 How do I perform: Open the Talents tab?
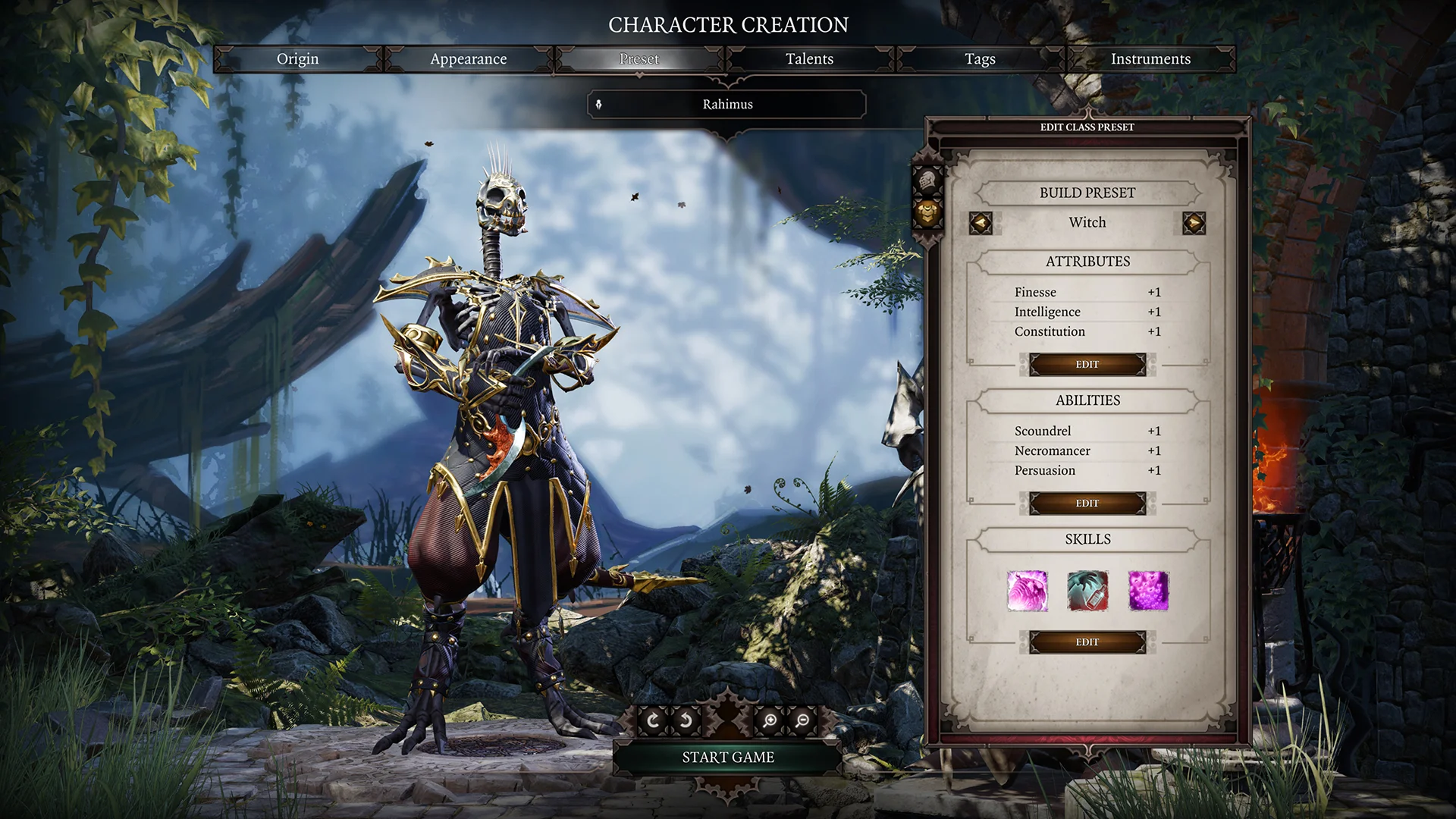(810, 58)
